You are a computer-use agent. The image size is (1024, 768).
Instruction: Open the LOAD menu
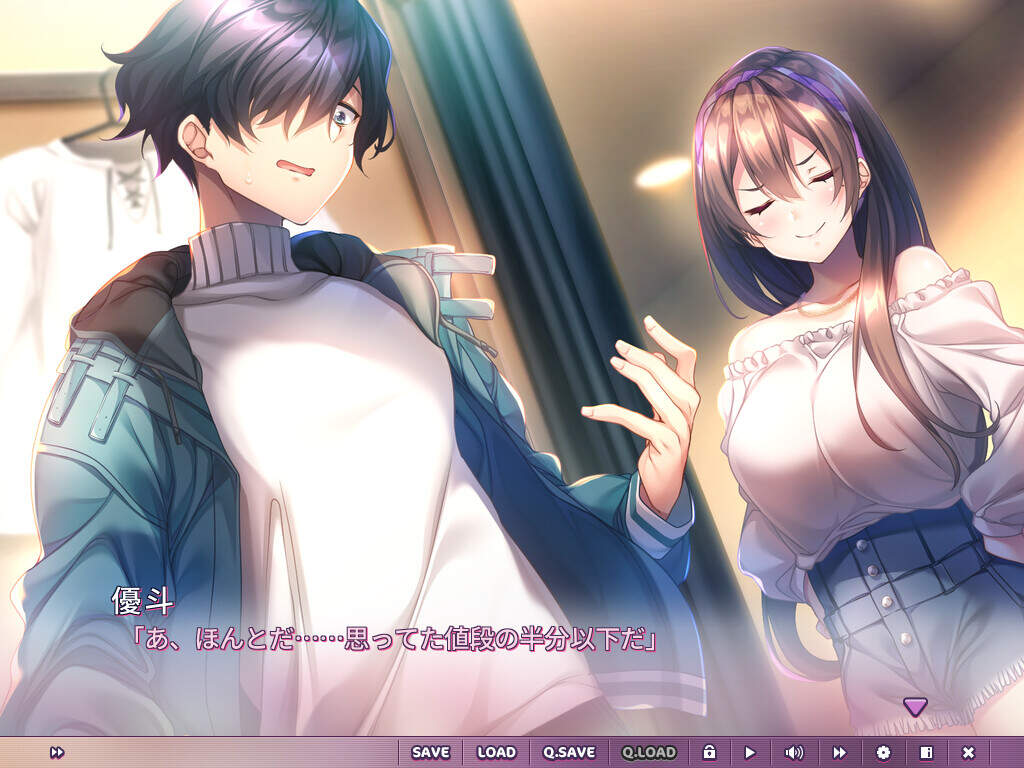coord(496,752)
